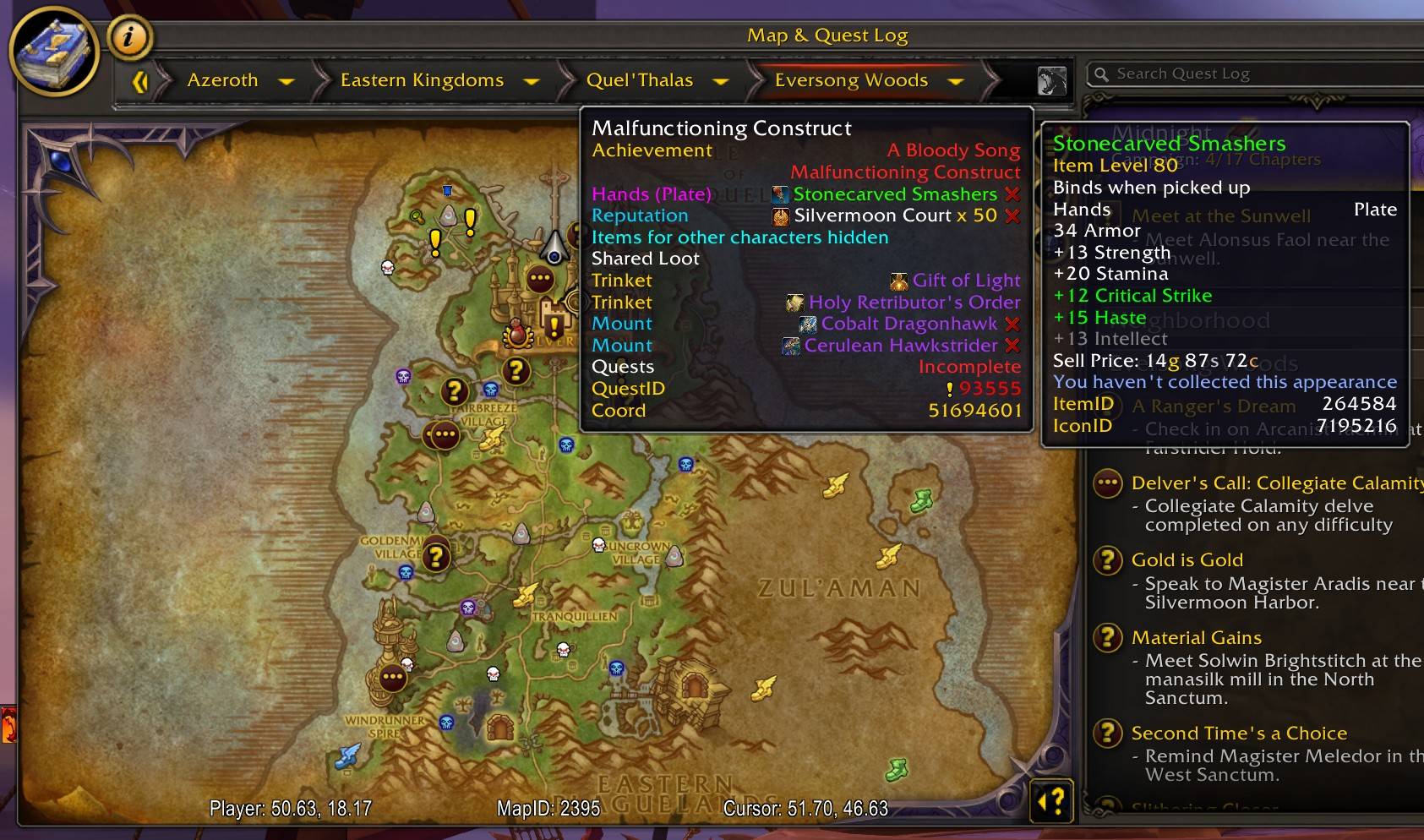Go back with the yellow arrow button
The height and width of the screenshot is (840, 1424).
140,81
